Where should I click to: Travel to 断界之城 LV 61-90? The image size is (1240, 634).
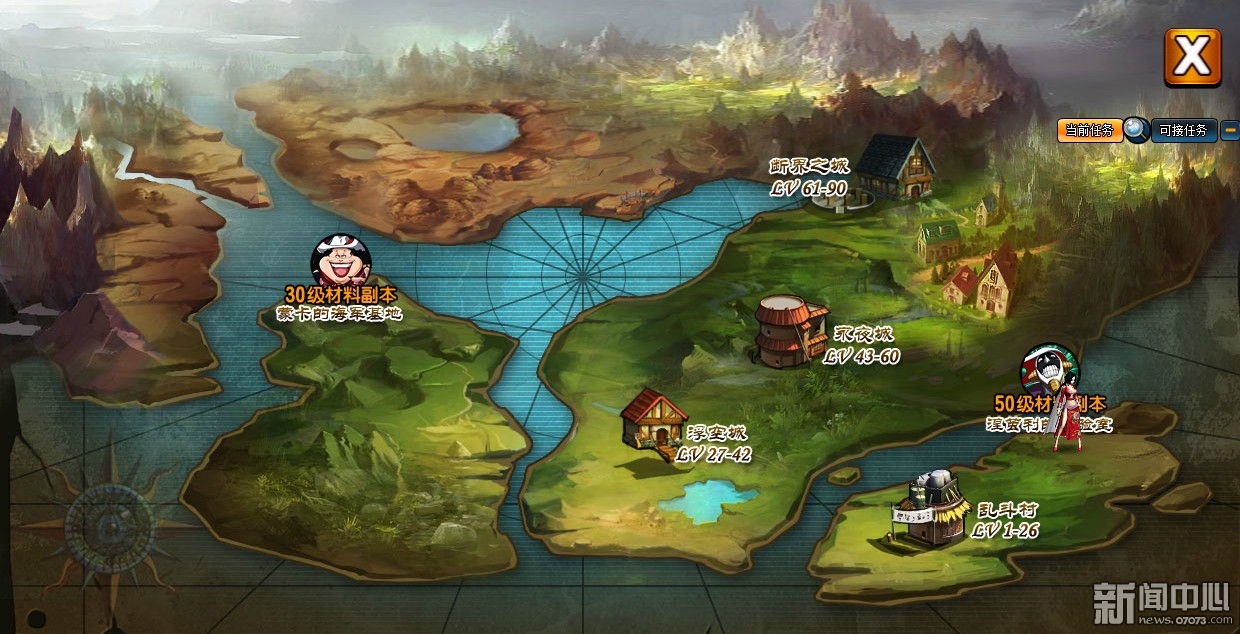pyautogui.click(x=893, y=168)
